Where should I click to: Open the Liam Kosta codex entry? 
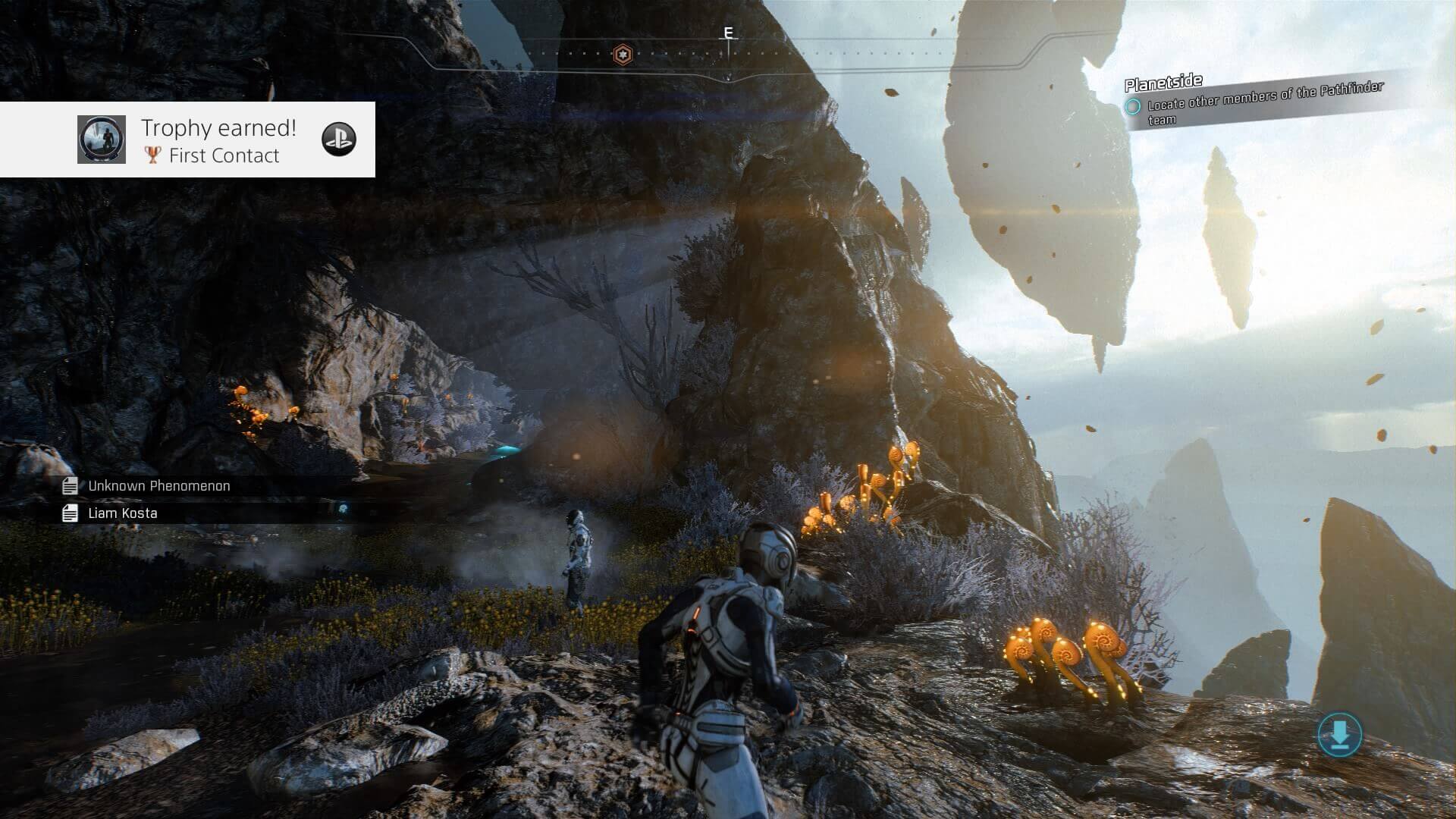122,513
